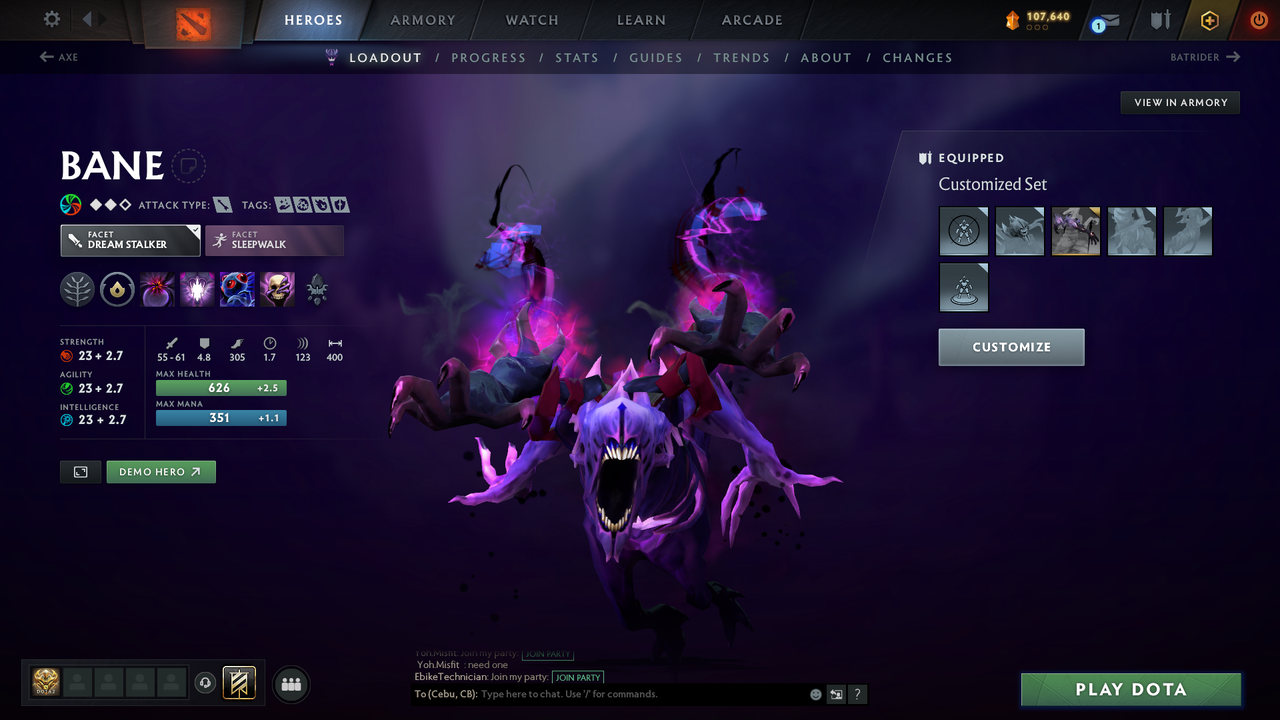Viewport: 1280px width, 720px height.
Task: Expand the next hero Batrider selector
Action: point(1206,57)
